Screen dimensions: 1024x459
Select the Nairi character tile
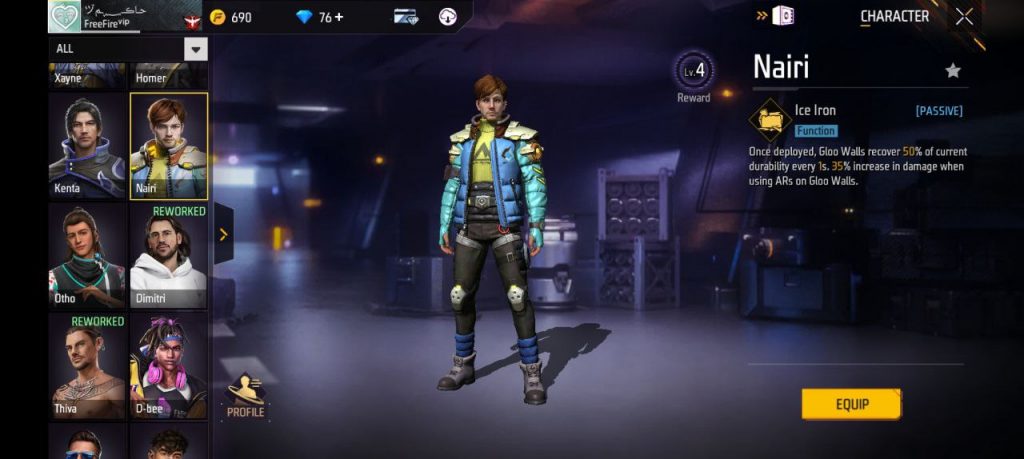[168, 146]
